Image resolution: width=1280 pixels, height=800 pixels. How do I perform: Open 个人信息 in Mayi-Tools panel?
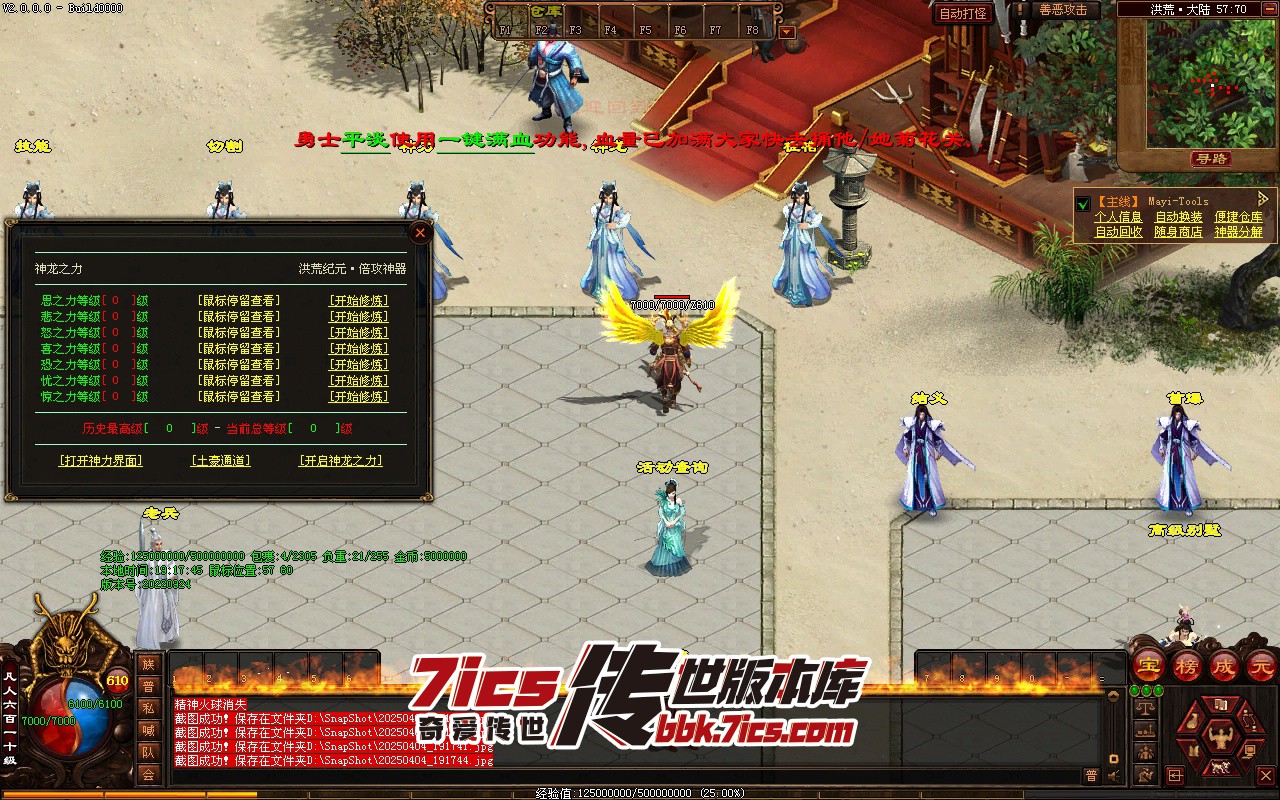click(1118, 217)
